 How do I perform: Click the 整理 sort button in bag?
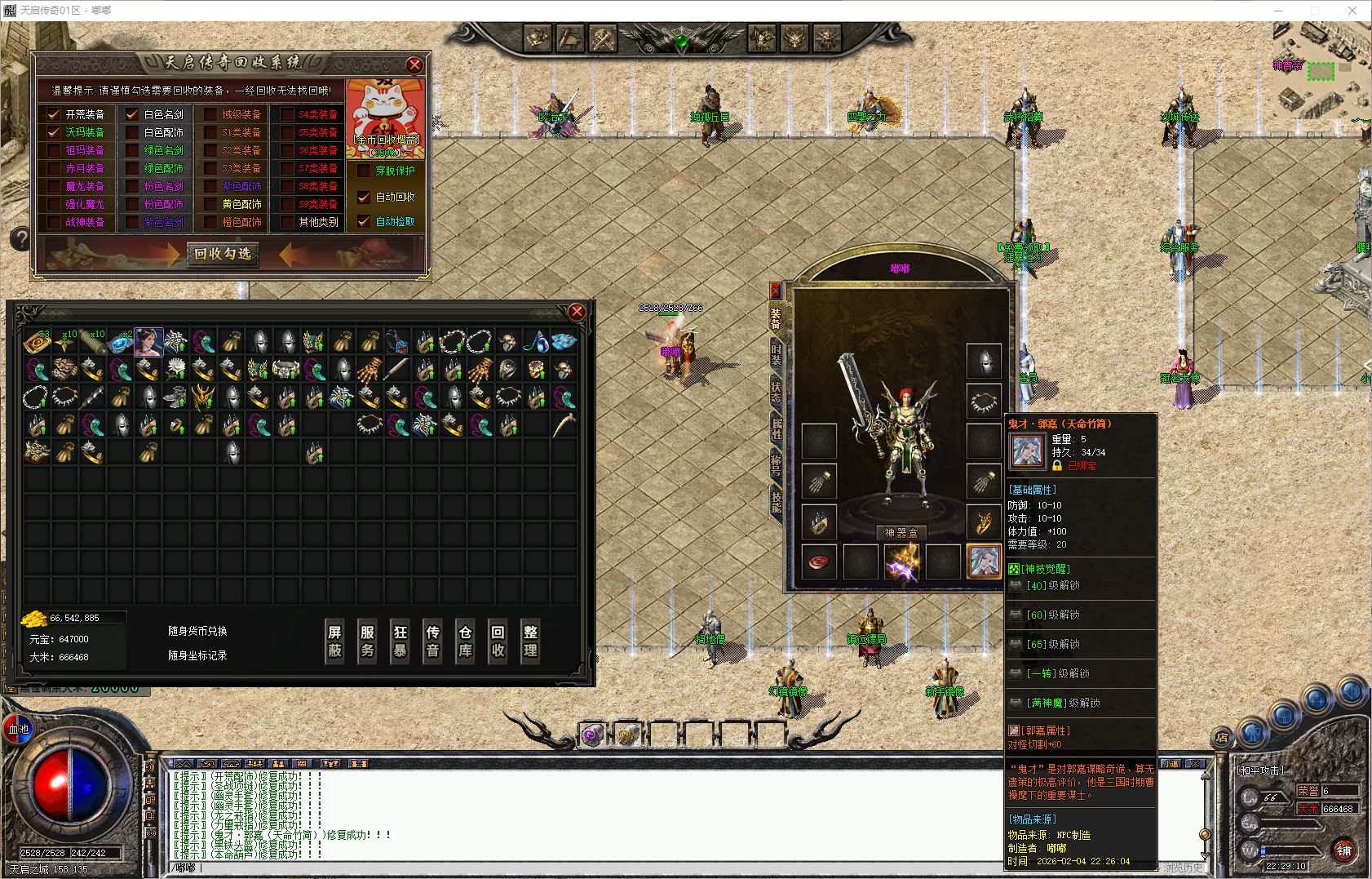click(x=530, y=641)
